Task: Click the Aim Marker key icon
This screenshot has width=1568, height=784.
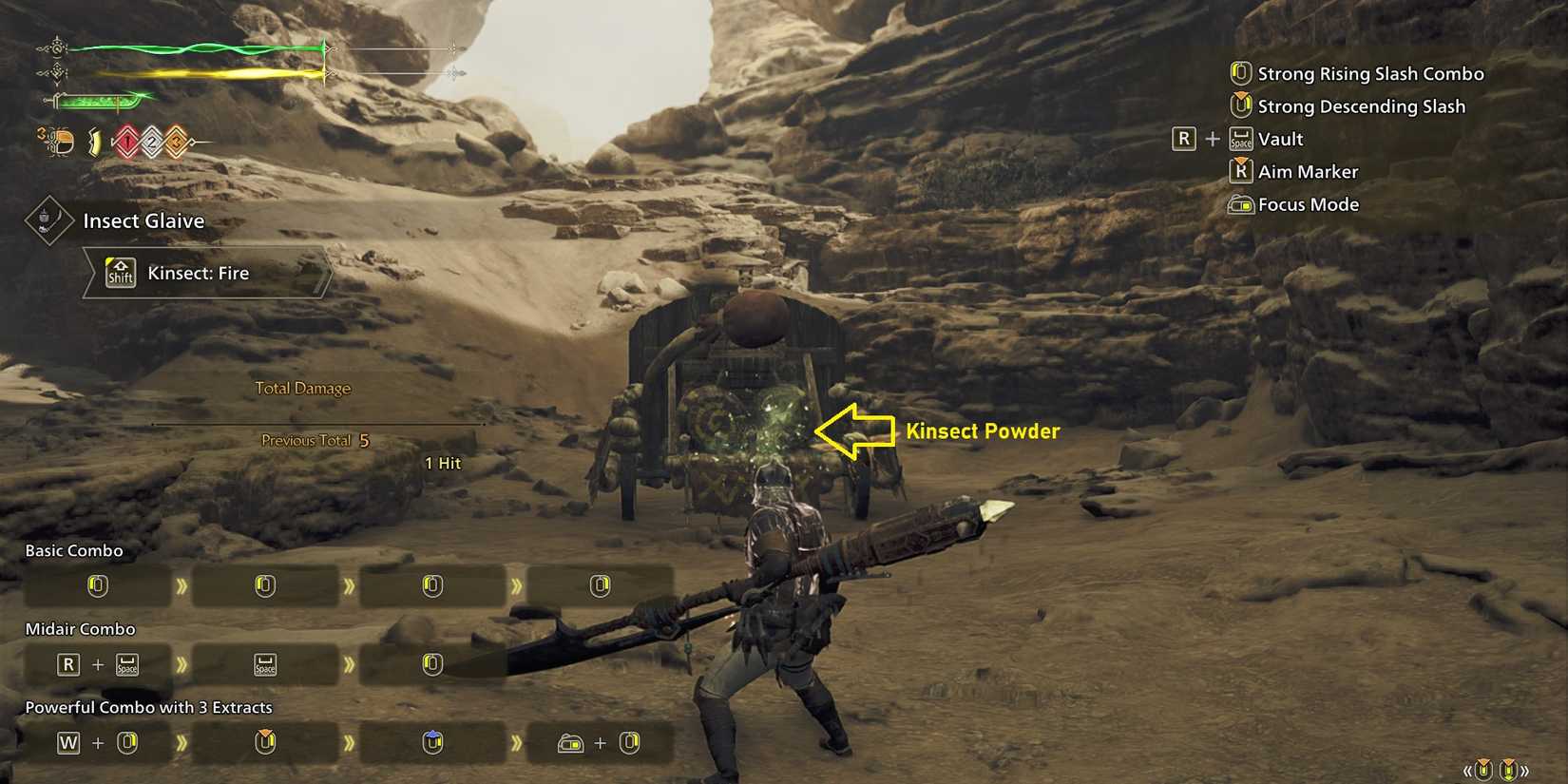Action: pyautogui.click(x=1241, y=171)
